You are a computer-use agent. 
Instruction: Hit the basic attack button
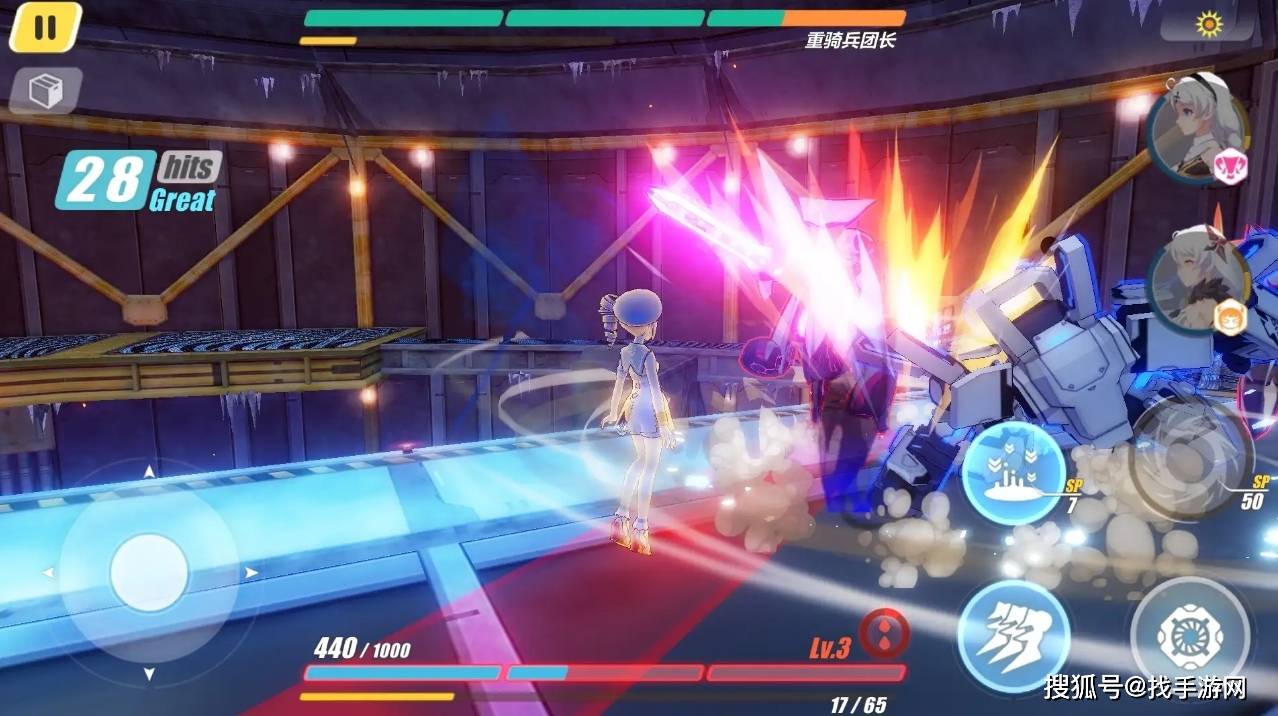click(x=1188, y=634)
